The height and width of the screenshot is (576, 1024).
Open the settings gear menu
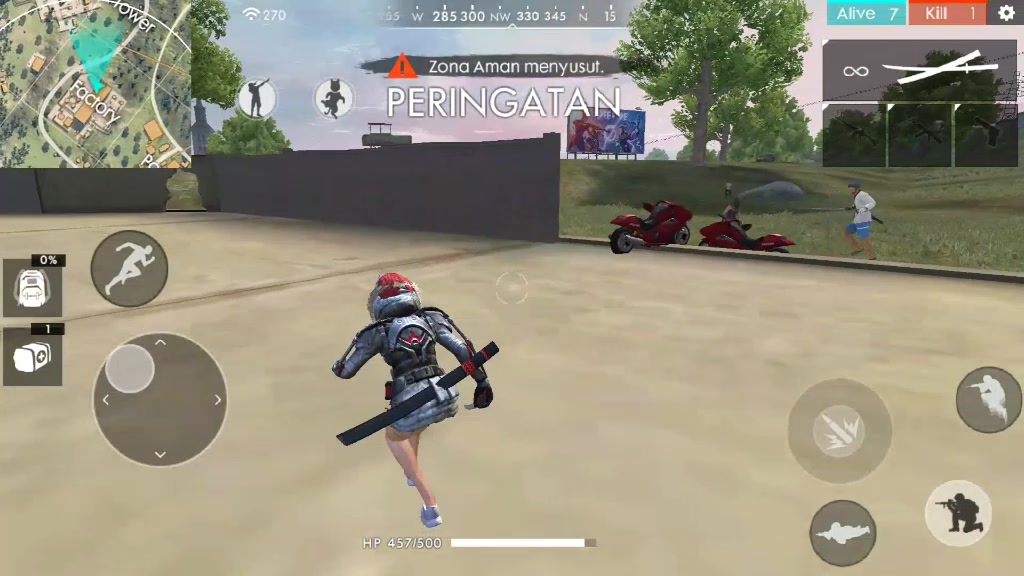pos(1005,13)
